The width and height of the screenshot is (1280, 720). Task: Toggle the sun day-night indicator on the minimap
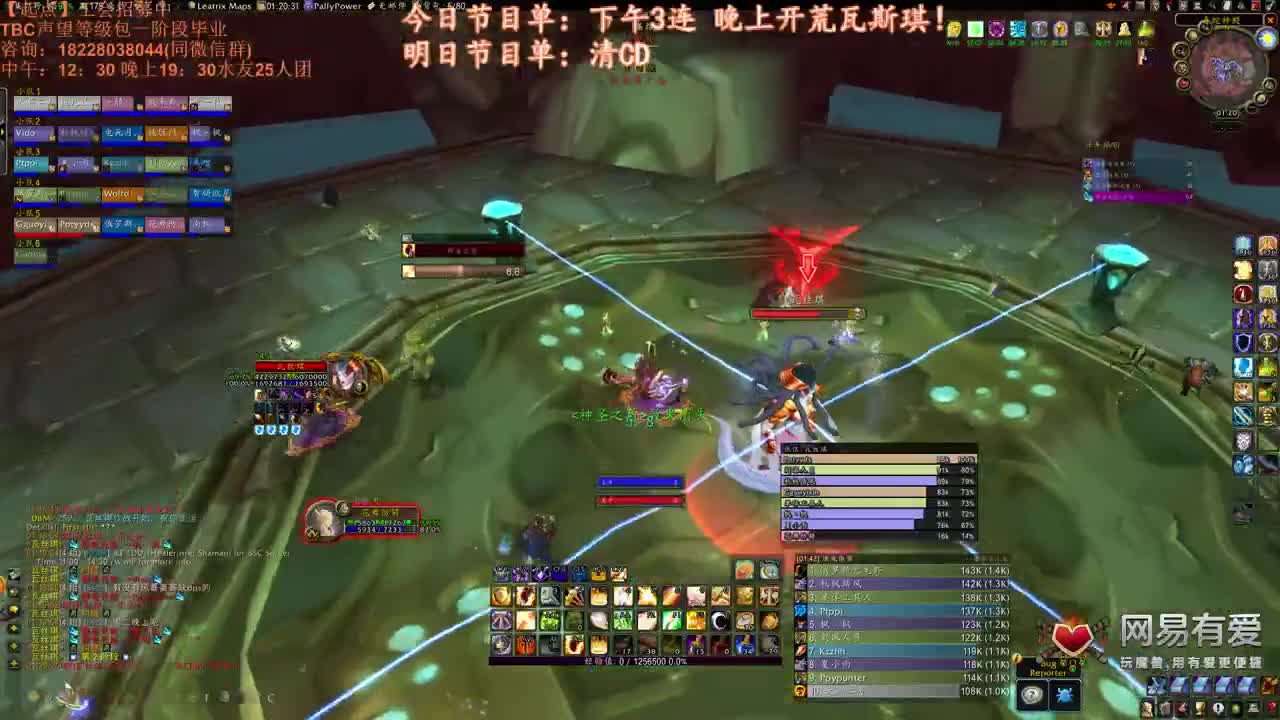[x=1265, y=37]
